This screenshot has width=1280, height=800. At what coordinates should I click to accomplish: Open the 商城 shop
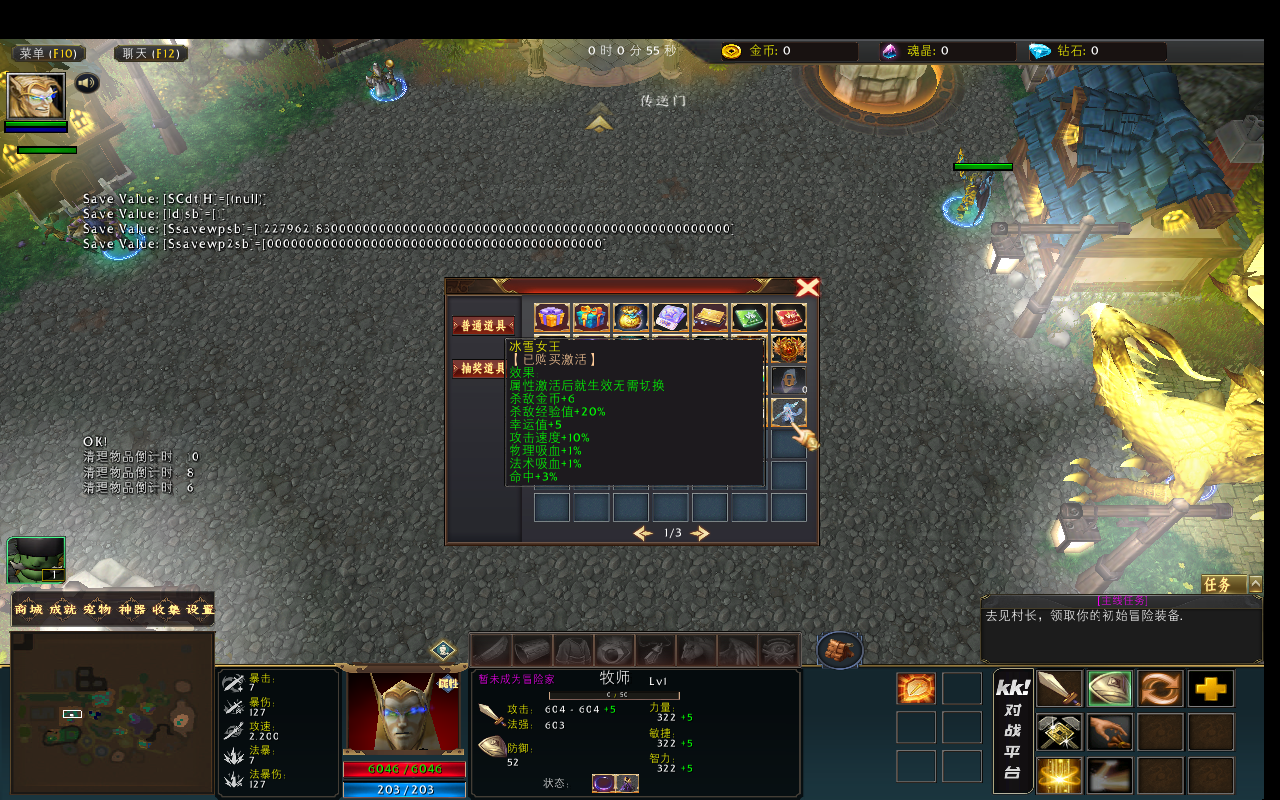click(29, 609)
